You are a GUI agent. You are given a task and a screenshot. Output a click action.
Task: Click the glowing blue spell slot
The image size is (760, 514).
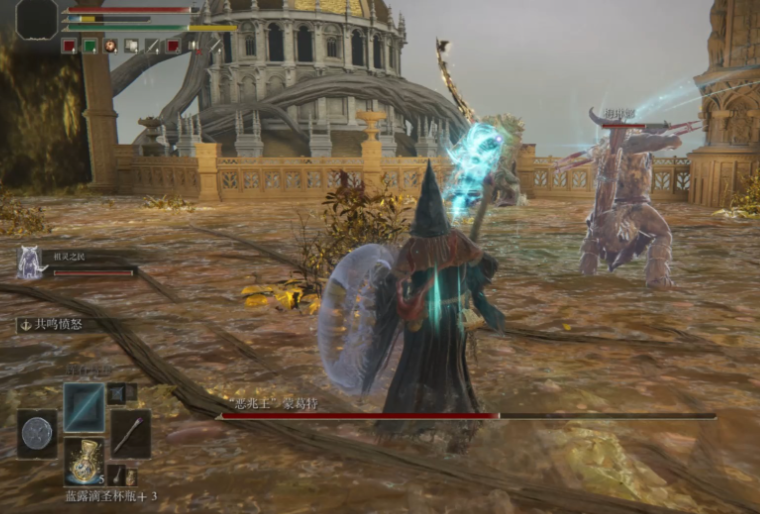pyautogui.click(x=84, y=407)
